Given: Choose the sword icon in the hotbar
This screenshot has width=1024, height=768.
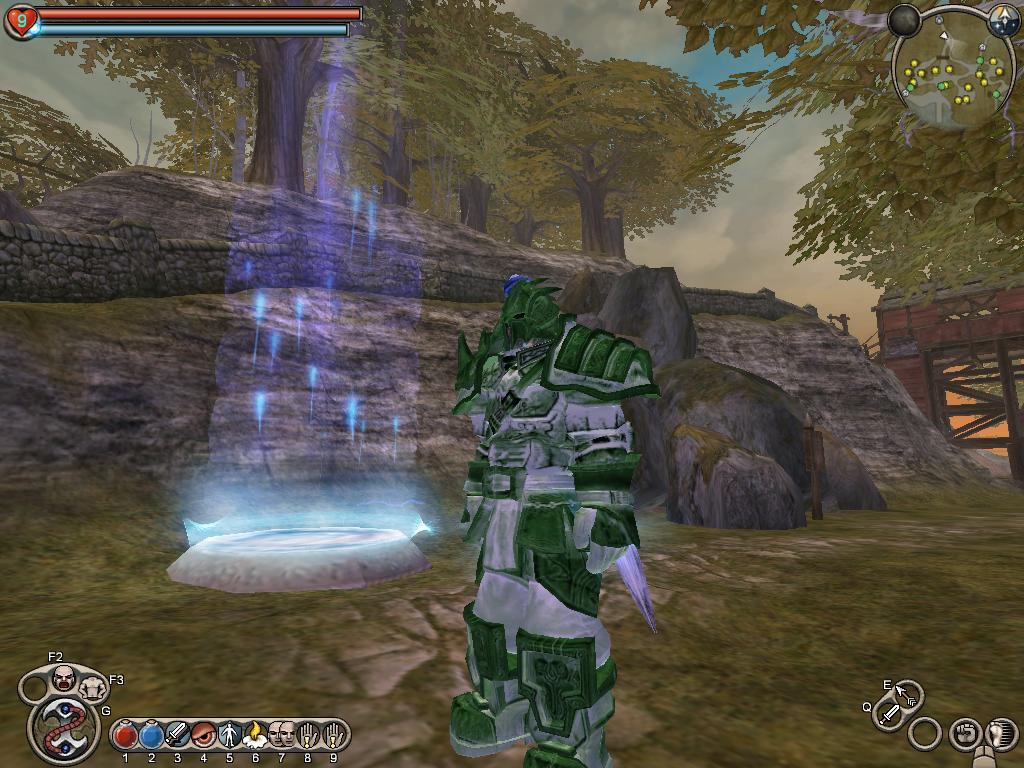Looking at the screenshot, I should coord(177,736).
